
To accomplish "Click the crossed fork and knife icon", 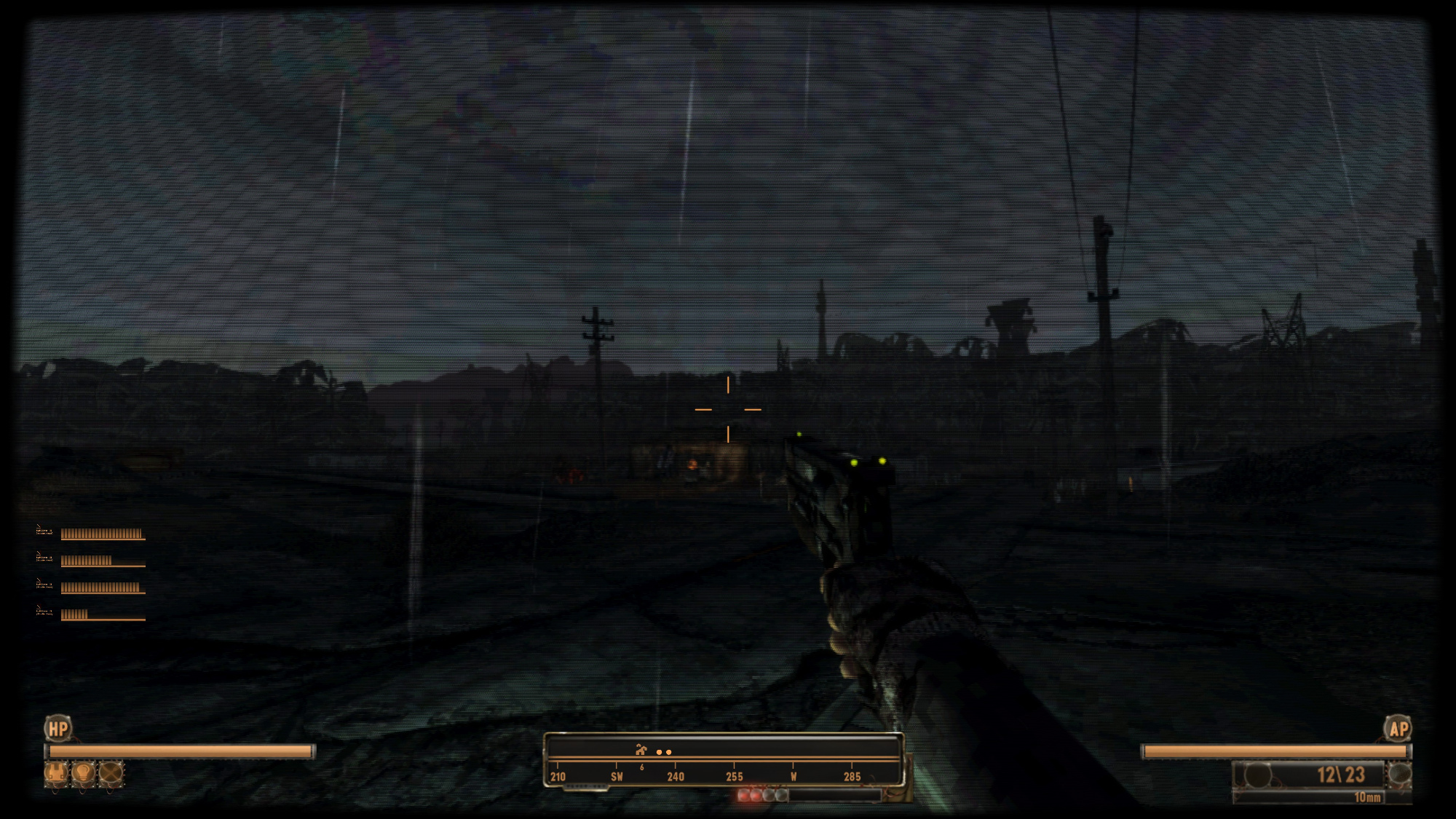I will click(x=111, y=773).
